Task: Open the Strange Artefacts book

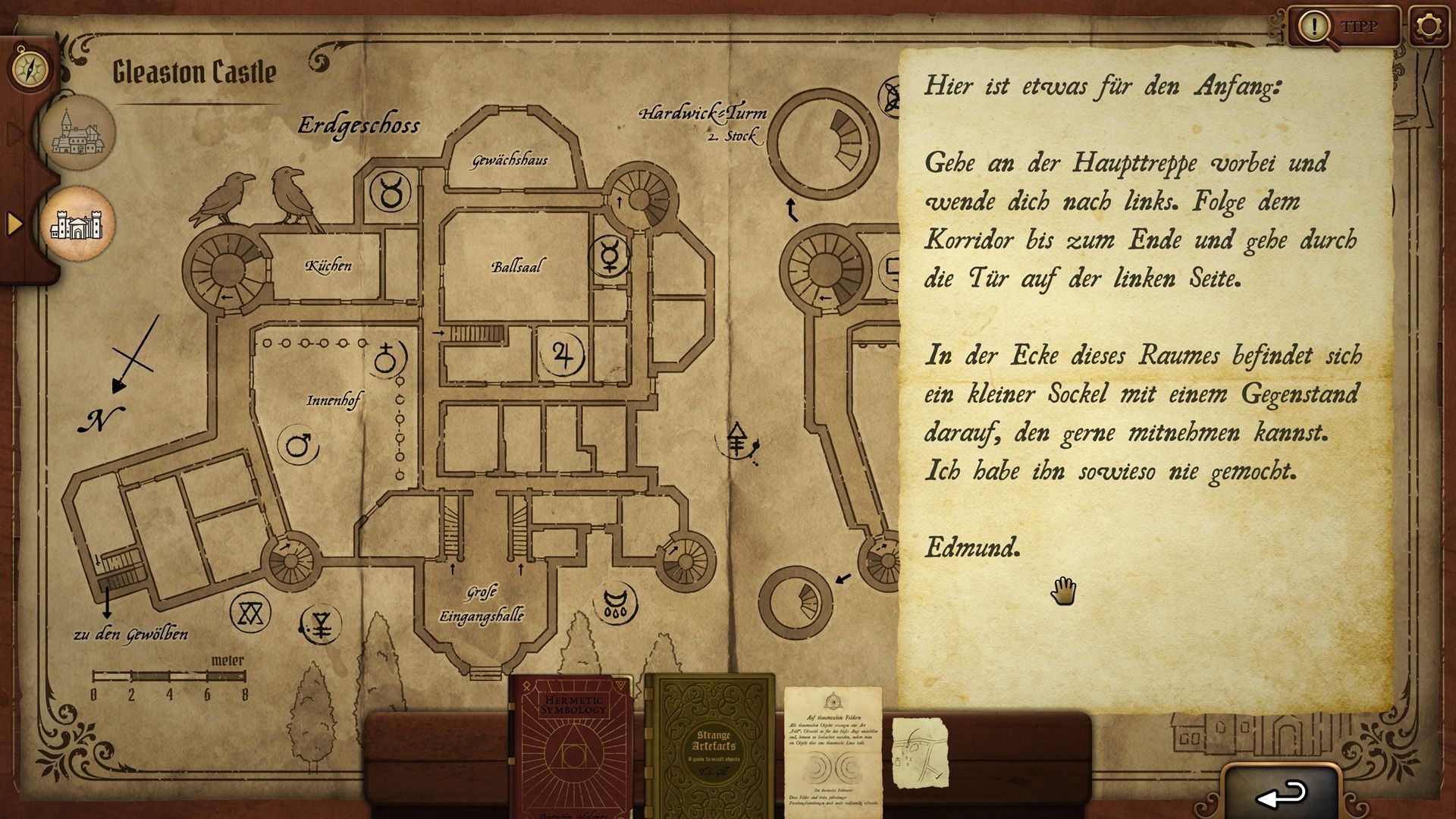Action: 713,747
